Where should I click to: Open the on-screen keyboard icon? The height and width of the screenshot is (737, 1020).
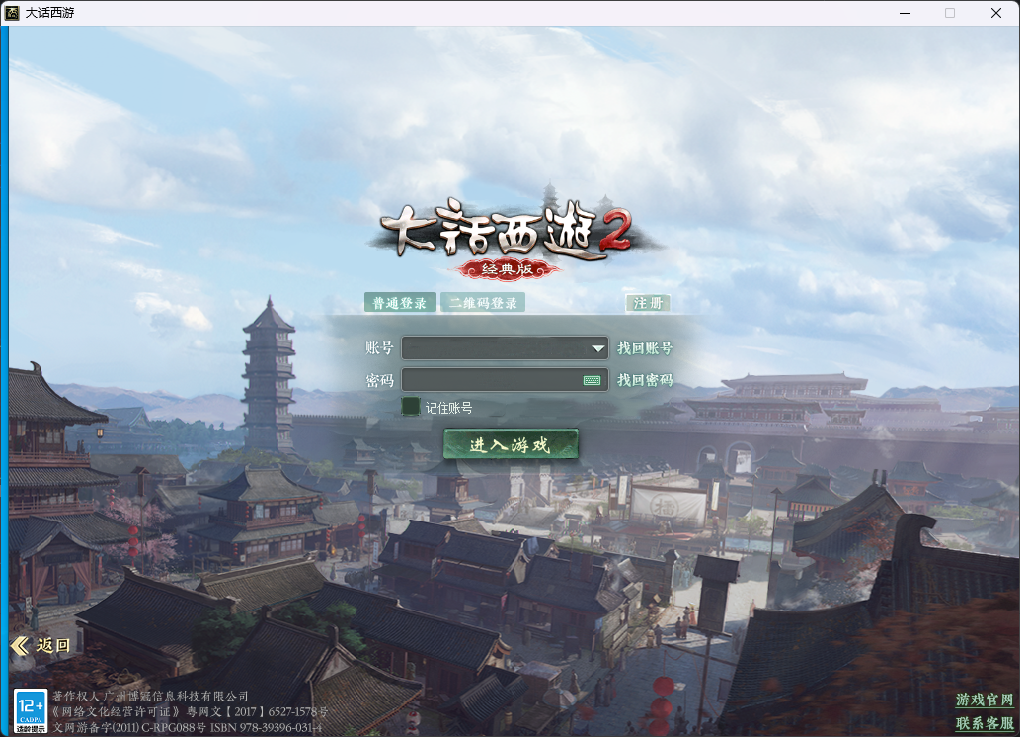pyautogui.click(x=592, y=380)
